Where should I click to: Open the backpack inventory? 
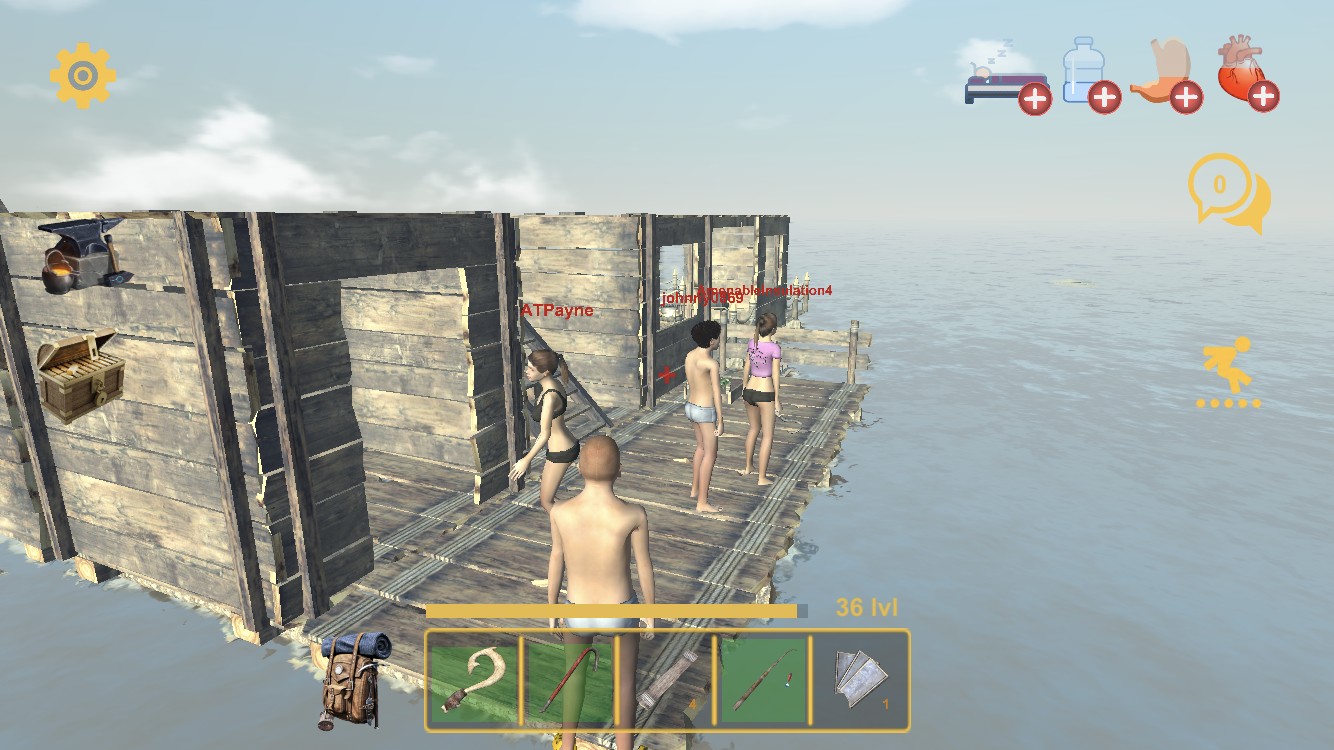(354, 678)
